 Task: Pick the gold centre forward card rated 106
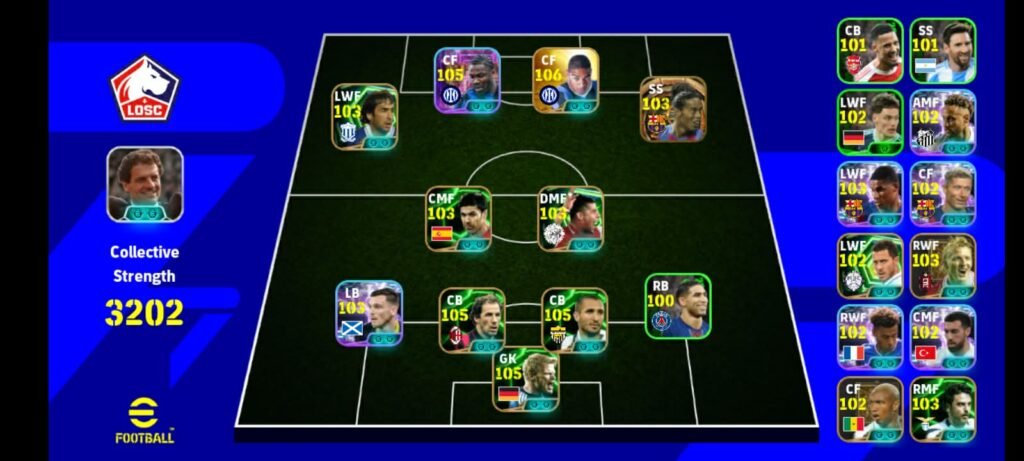pos(566,80)
